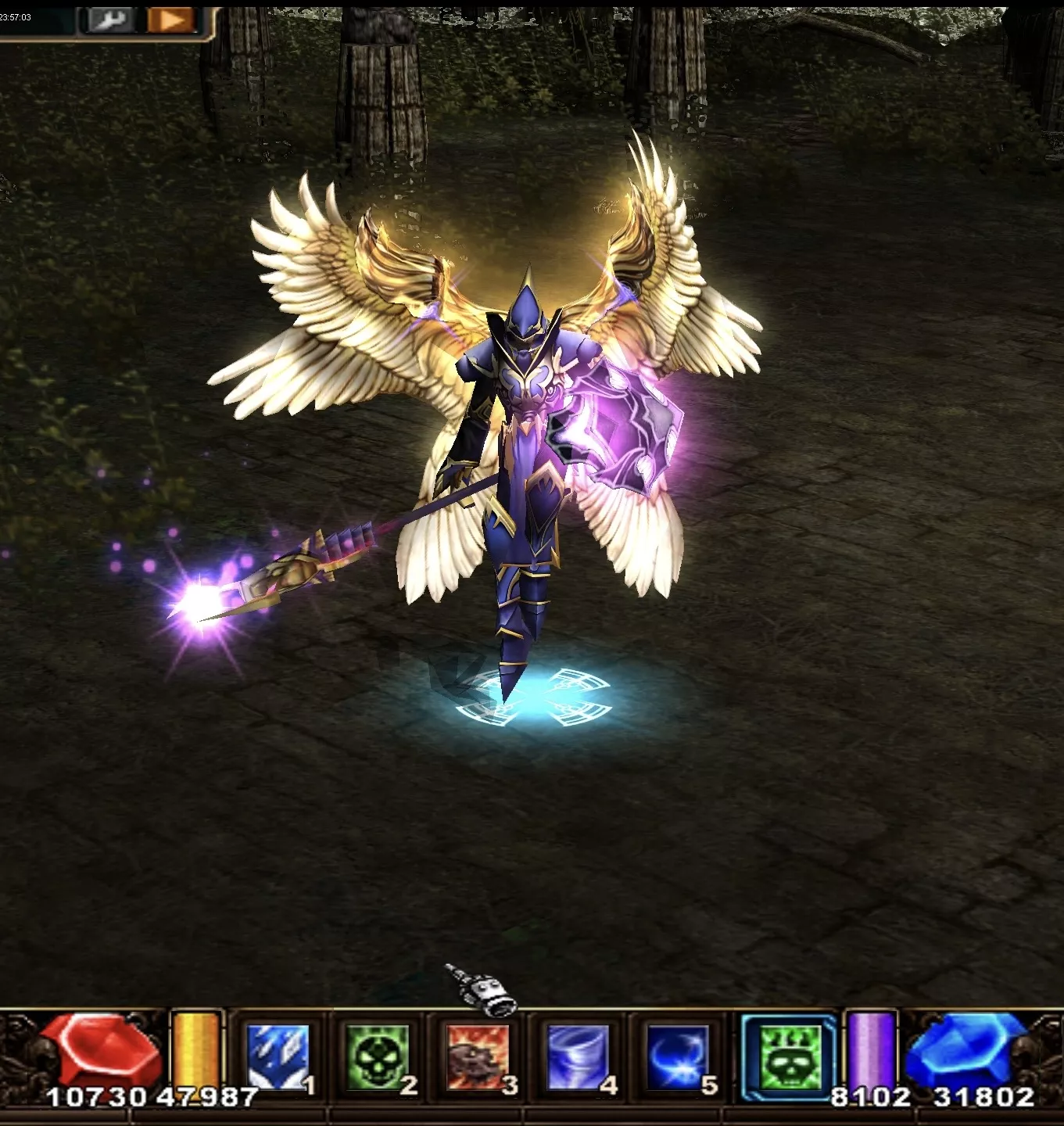
Task: Open the wrench settings button
Action: click(x=110, y=20)
